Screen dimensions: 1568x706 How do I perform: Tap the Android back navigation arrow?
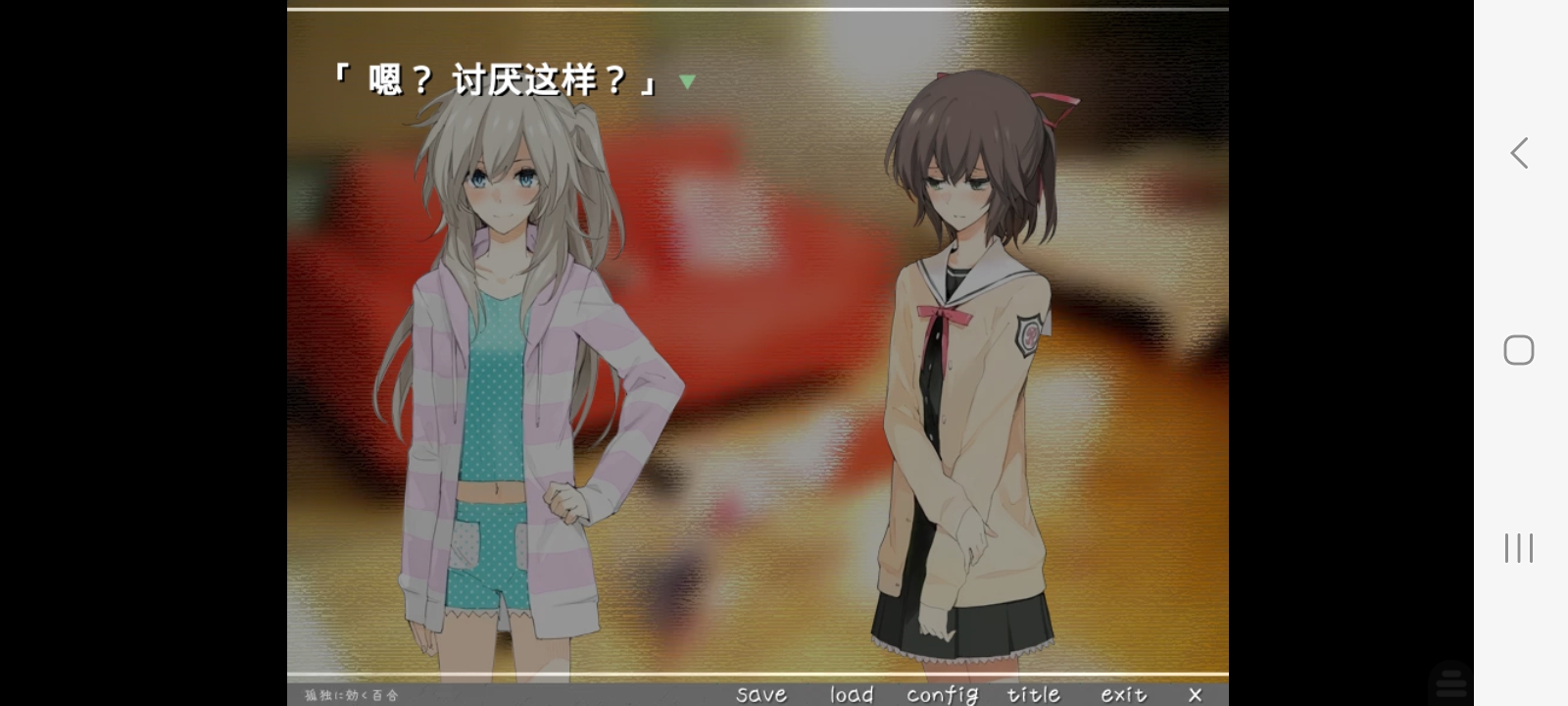(1517, 153)
